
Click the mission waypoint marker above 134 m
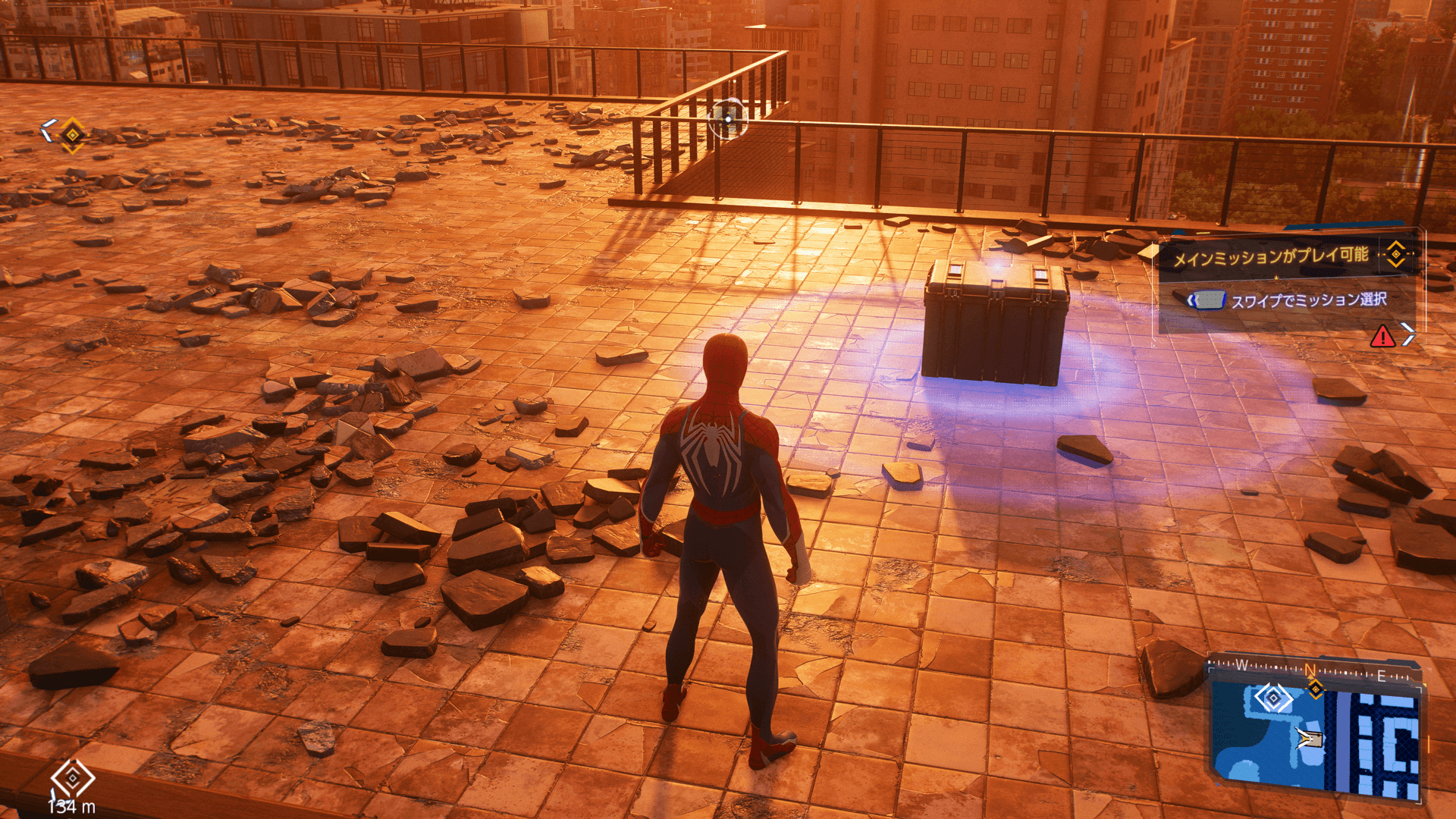click(x=73, y=778)
